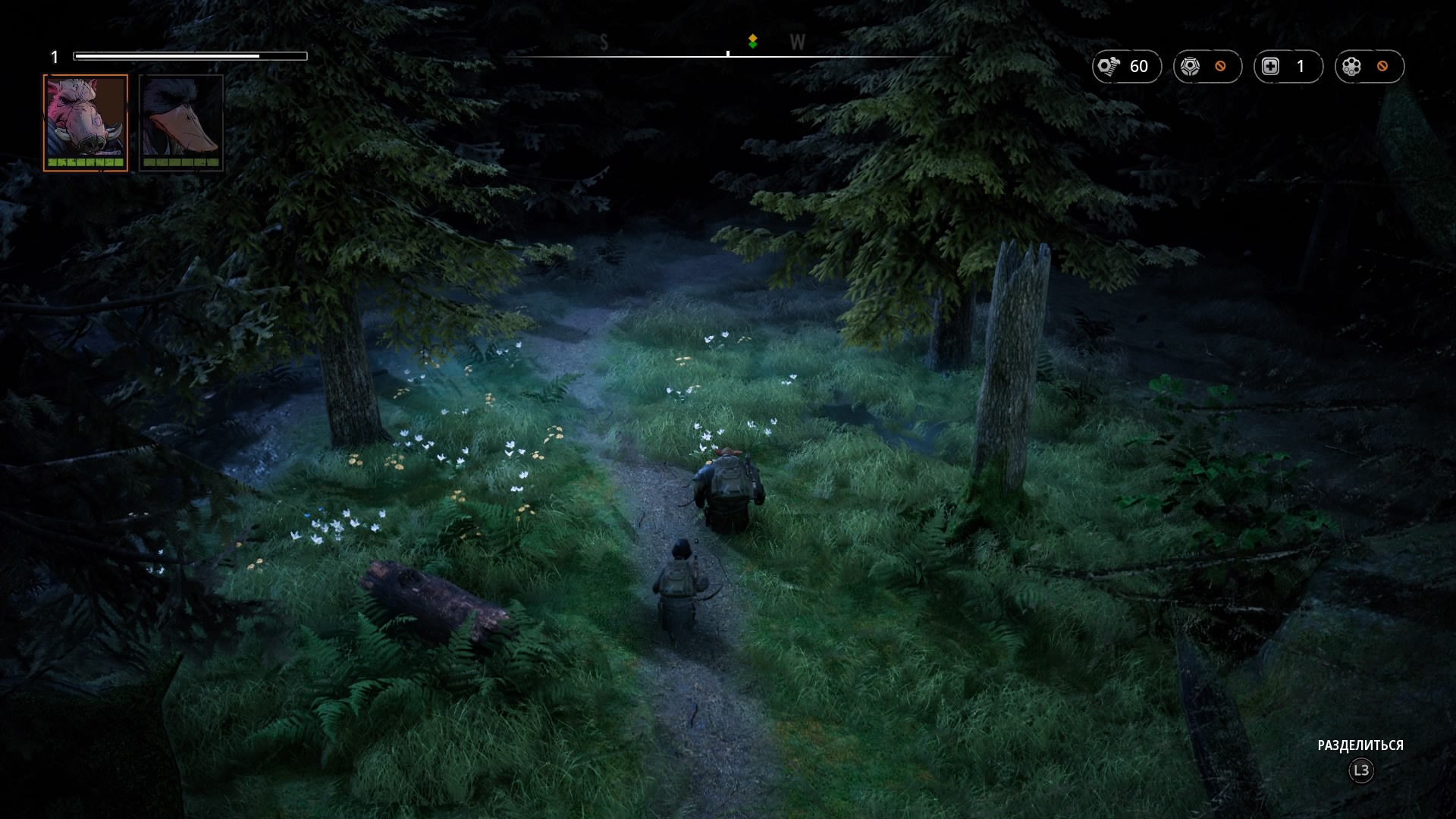The width and height of the screenshot is (1456, 819).
Task: Click the artifact counter icon
Action: pyautogui.click(x=1352, y=67)
